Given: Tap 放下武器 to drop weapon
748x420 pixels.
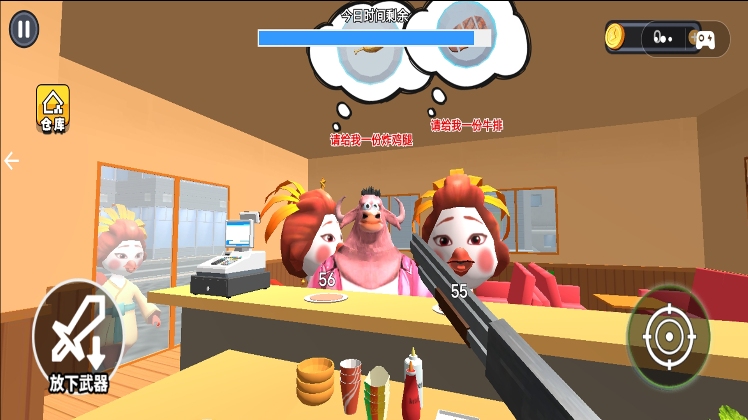Looking at the screenshot, I should click(77, 336).
